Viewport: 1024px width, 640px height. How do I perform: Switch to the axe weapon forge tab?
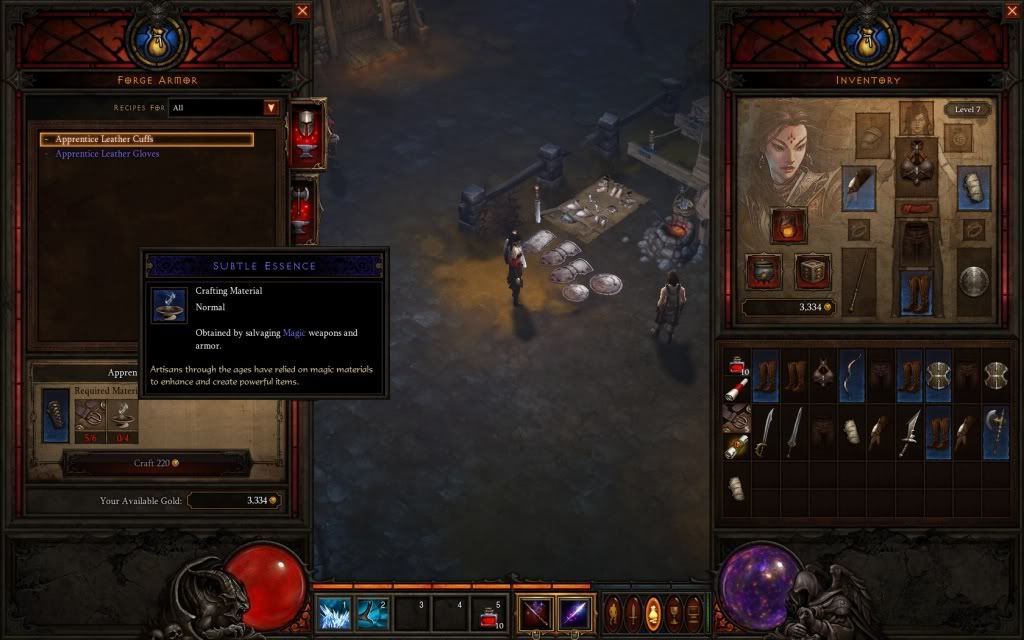[304, 207]
